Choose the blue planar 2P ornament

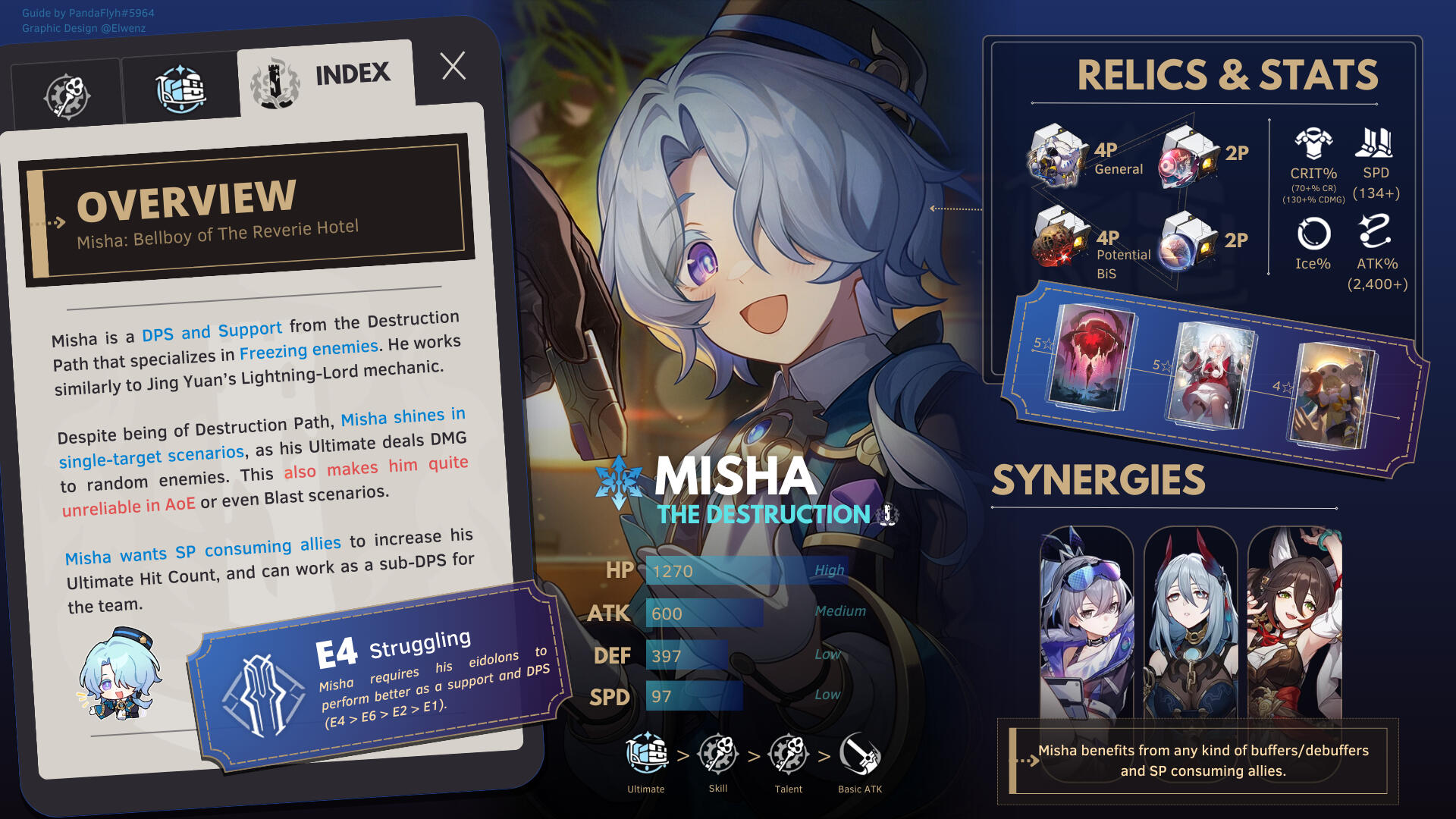click(x=1188, y=243)
